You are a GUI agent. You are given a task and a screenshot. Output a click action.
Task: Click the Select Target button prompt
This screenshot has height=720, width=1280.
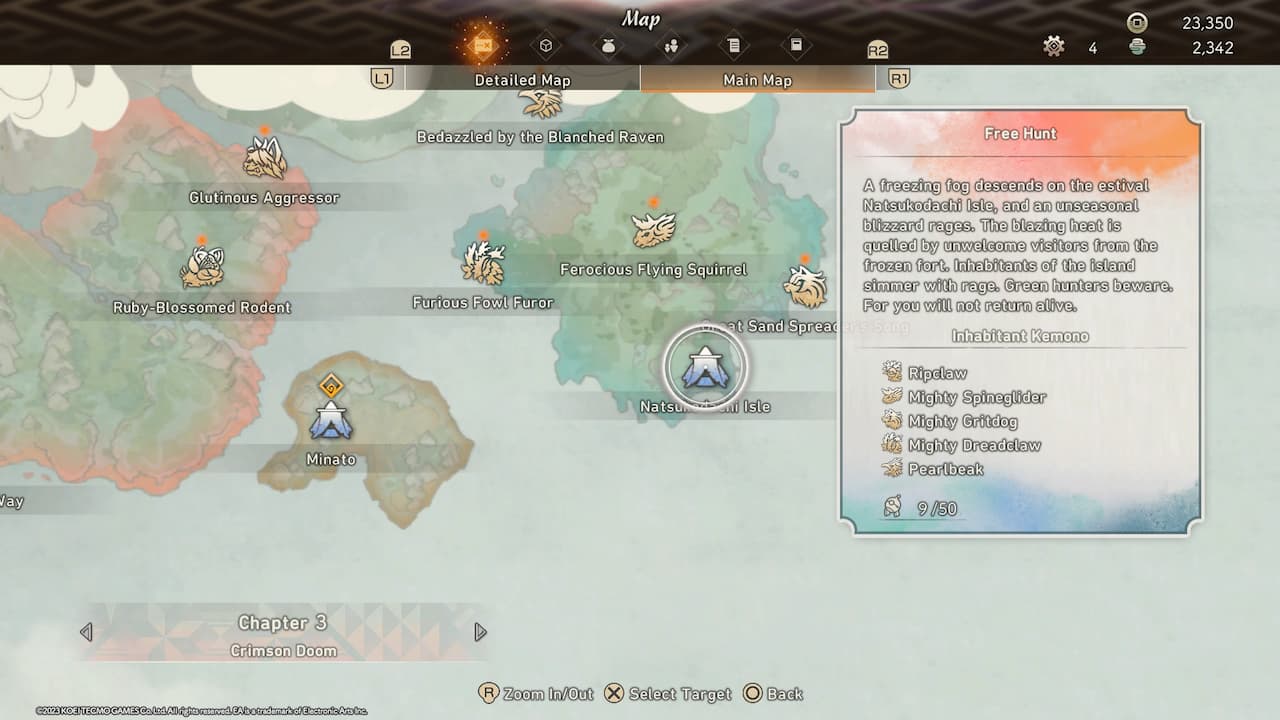(668, 693)
